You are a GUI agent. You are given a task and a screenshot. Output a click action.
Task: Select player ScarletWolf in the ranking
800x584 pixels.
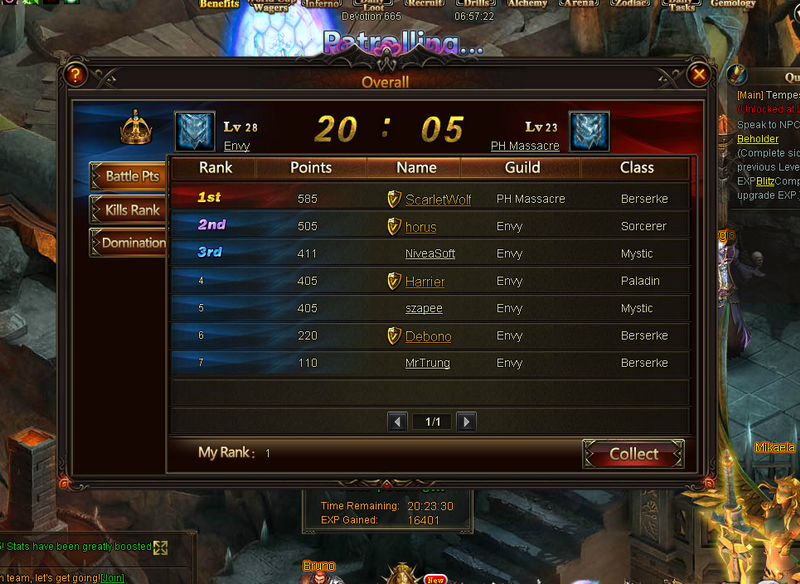point(438,200)
